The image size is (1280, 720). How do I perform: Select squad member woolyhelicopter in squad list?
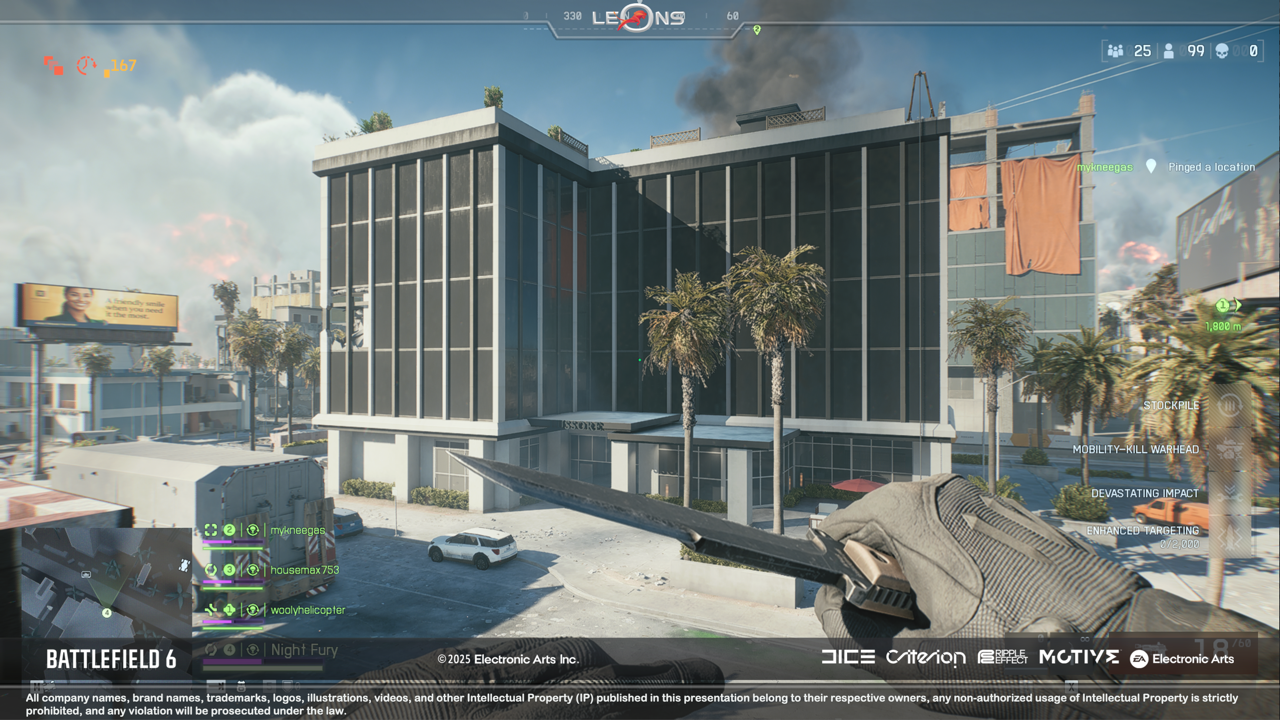[307, 610]
